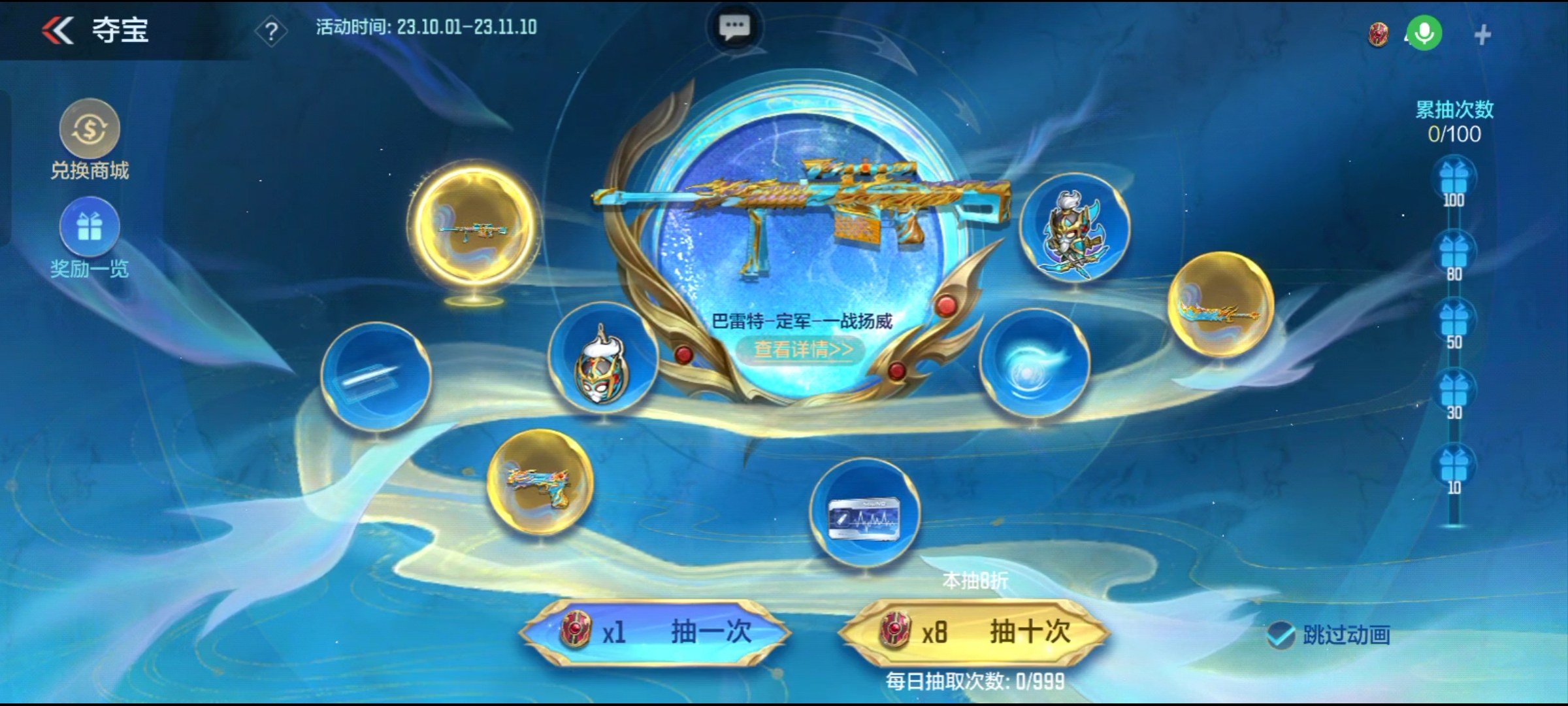Toggle the green microphone button
Viewport: 1568px width, 706px height.
[1424, 33]
